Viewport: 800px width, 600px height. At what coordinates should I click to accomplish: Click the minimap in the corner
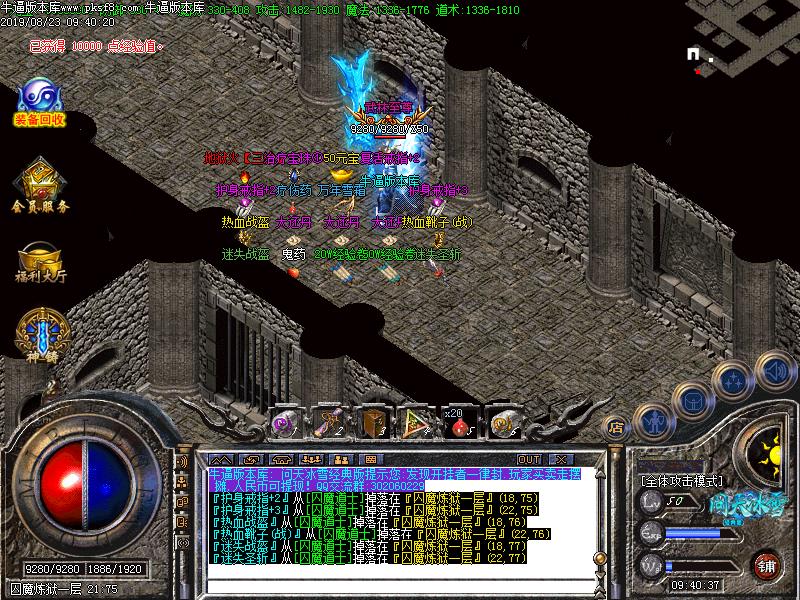click(740, 40)
